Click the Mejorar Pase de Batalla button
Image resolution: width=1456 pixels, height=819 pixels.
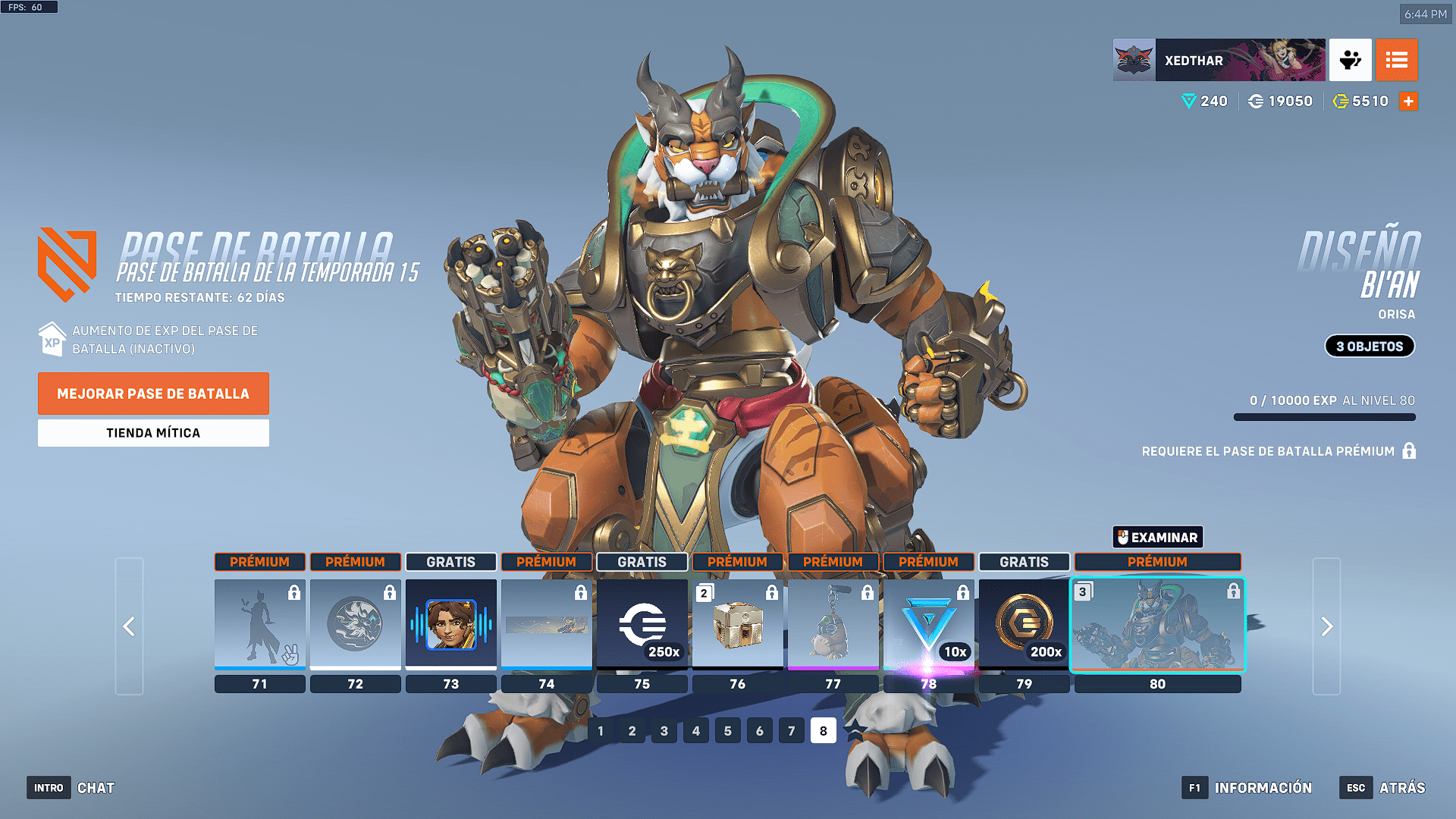[x=153, y=394]
